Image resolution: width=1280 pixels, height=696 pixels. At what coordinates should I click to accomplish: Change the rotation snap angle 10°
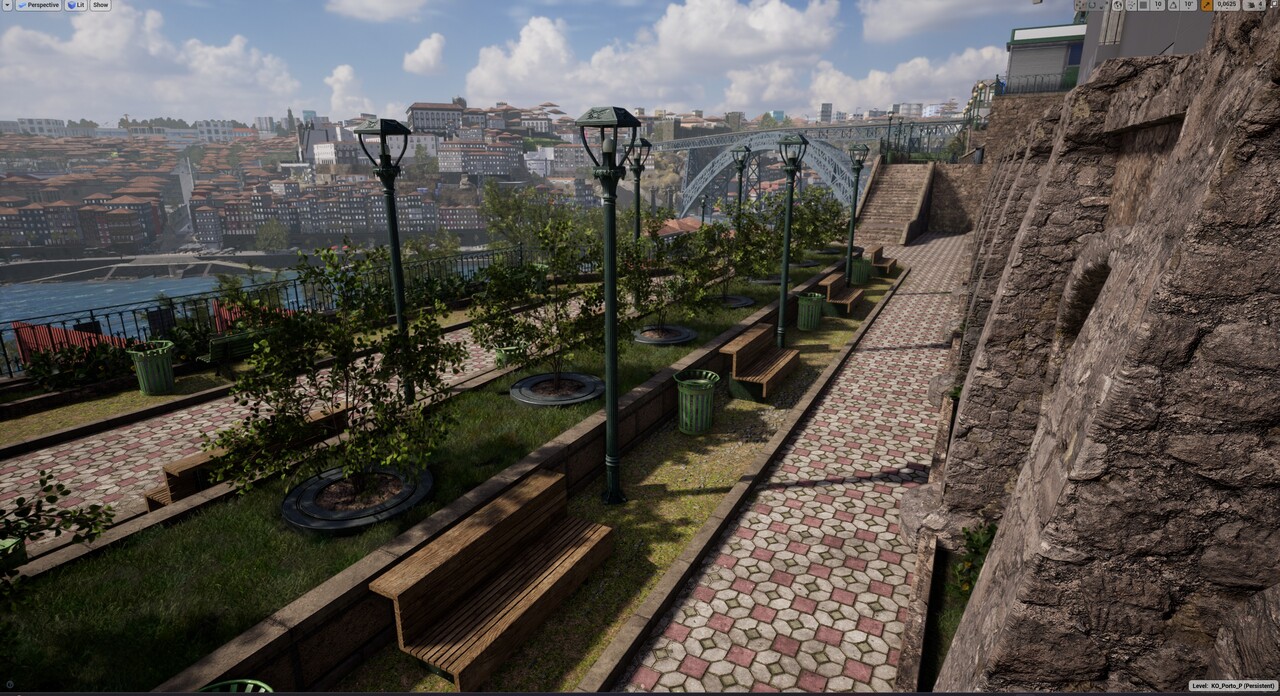point(1189,5)
